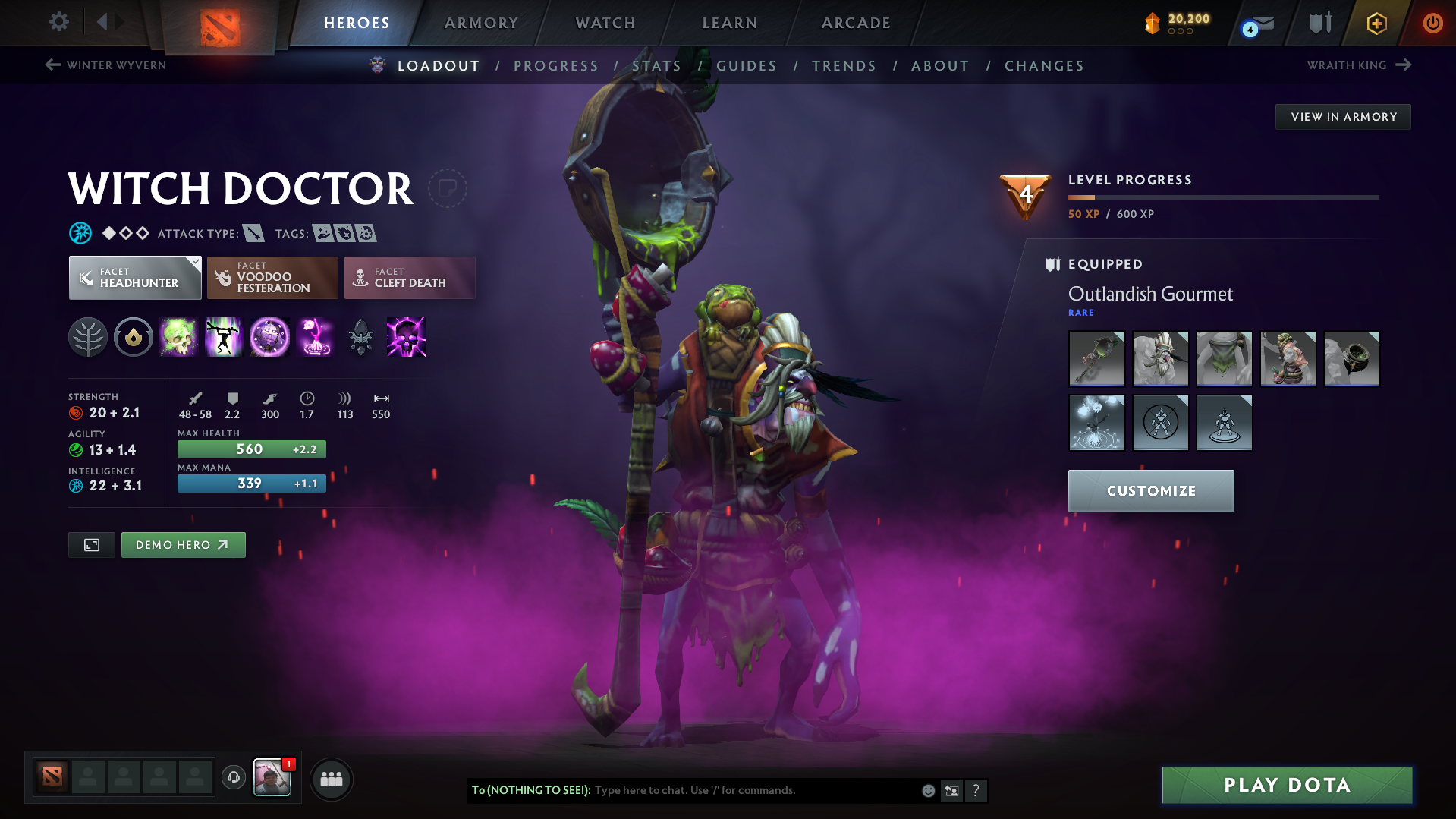Open the Maledict ability icon

coord(270,338)
